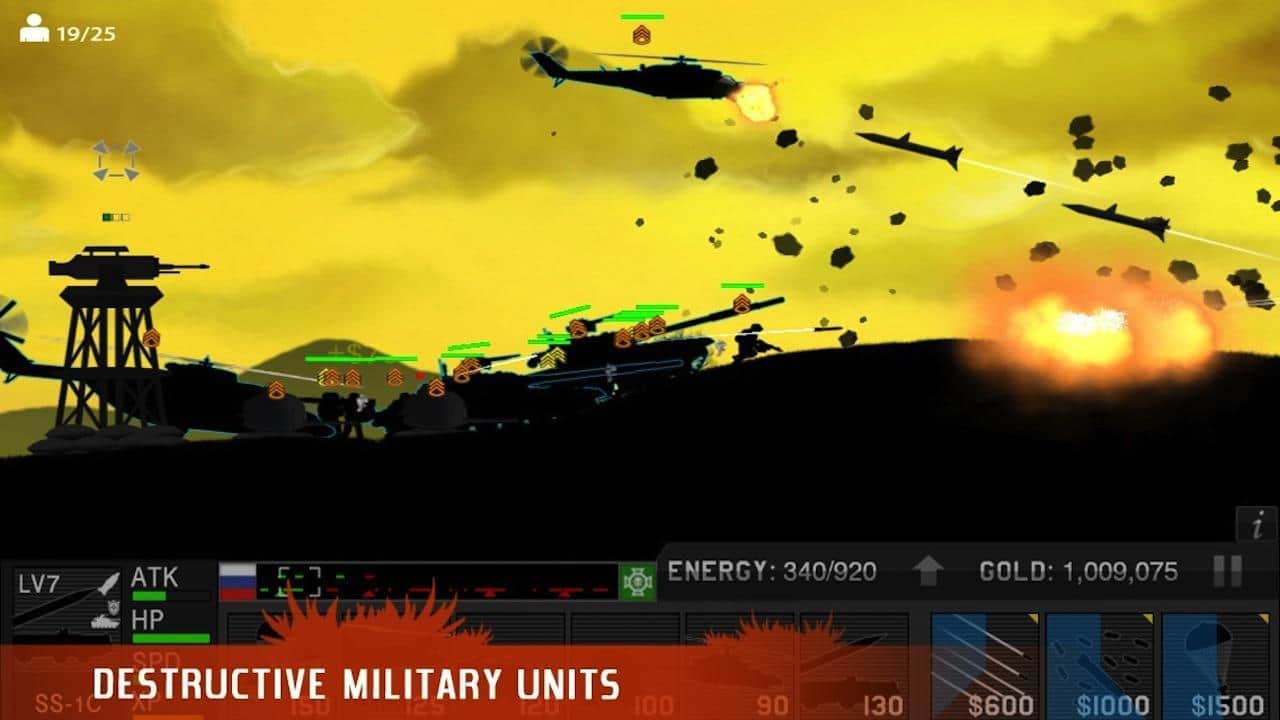1280x720 pixels.
Task: Expand the yellow corner marker on the $1500 card
Action: coord(1264,616)
